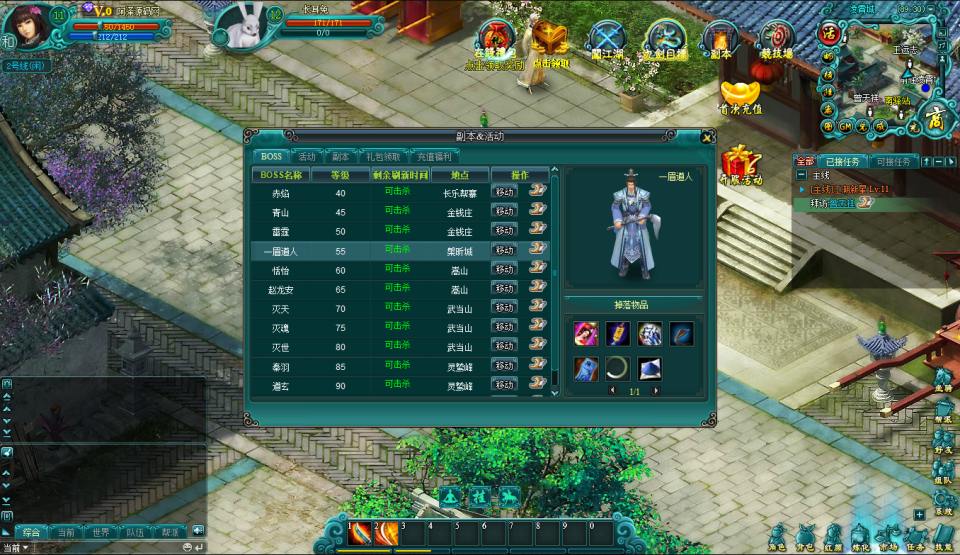Open the 角色 character menu
The height and width of the screenshot is (555, 960).
tap(777, 537)
